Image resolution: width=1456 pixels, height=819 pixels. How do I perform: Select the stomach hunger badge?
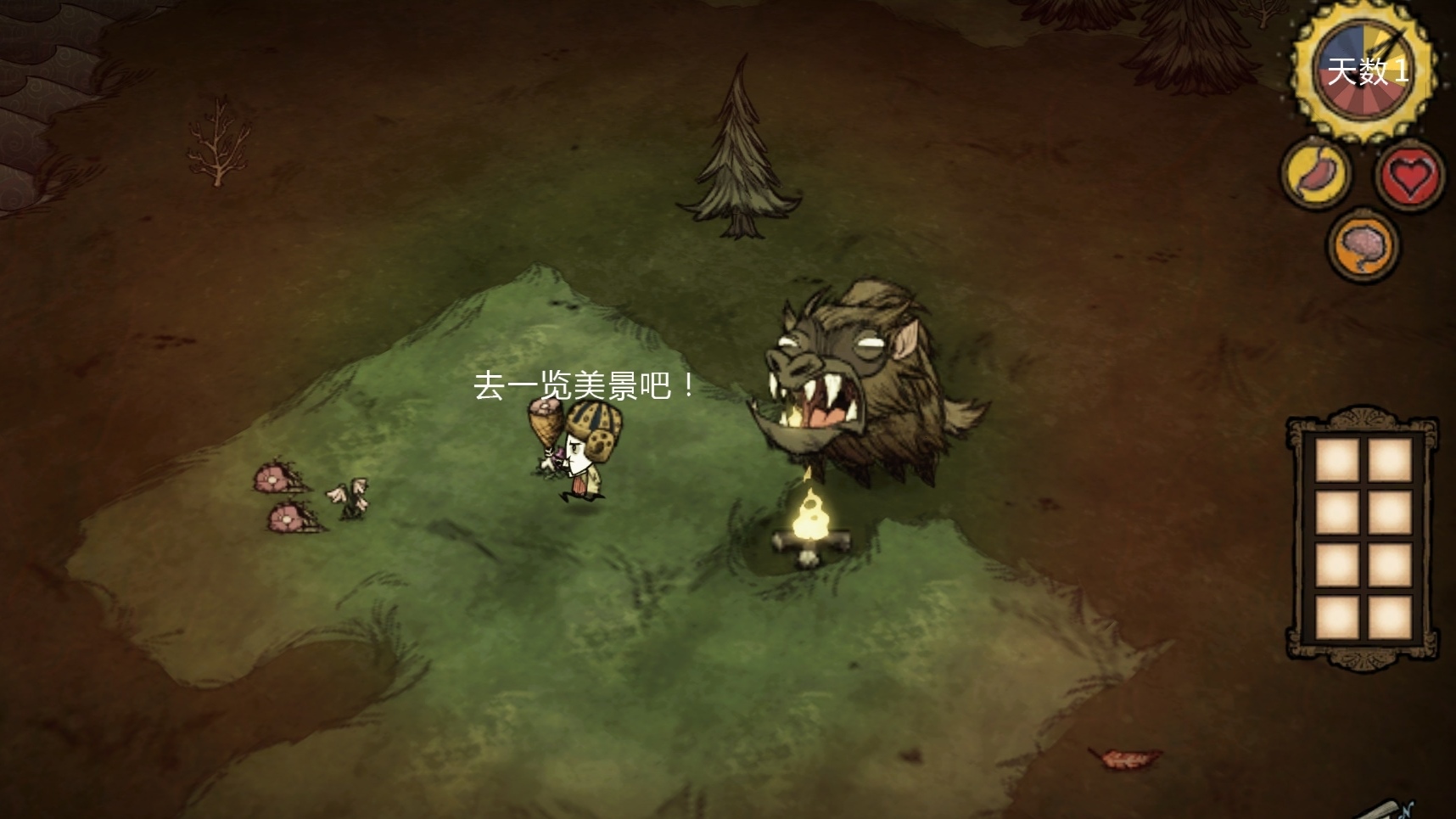pyautogui.click(x=1316, y=173)
